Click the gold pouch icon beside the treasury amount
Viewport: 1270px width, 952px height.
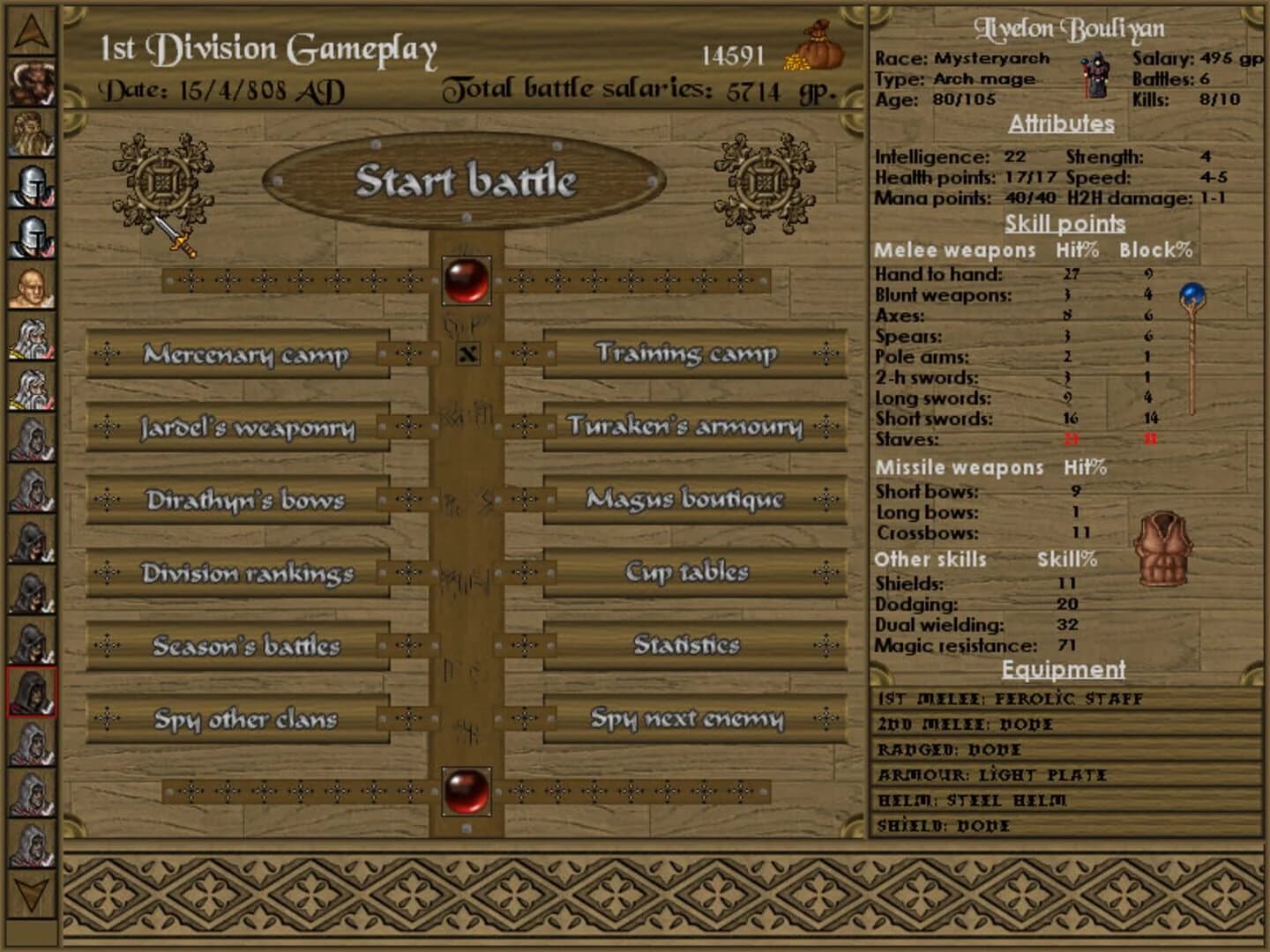coord(819,51)
